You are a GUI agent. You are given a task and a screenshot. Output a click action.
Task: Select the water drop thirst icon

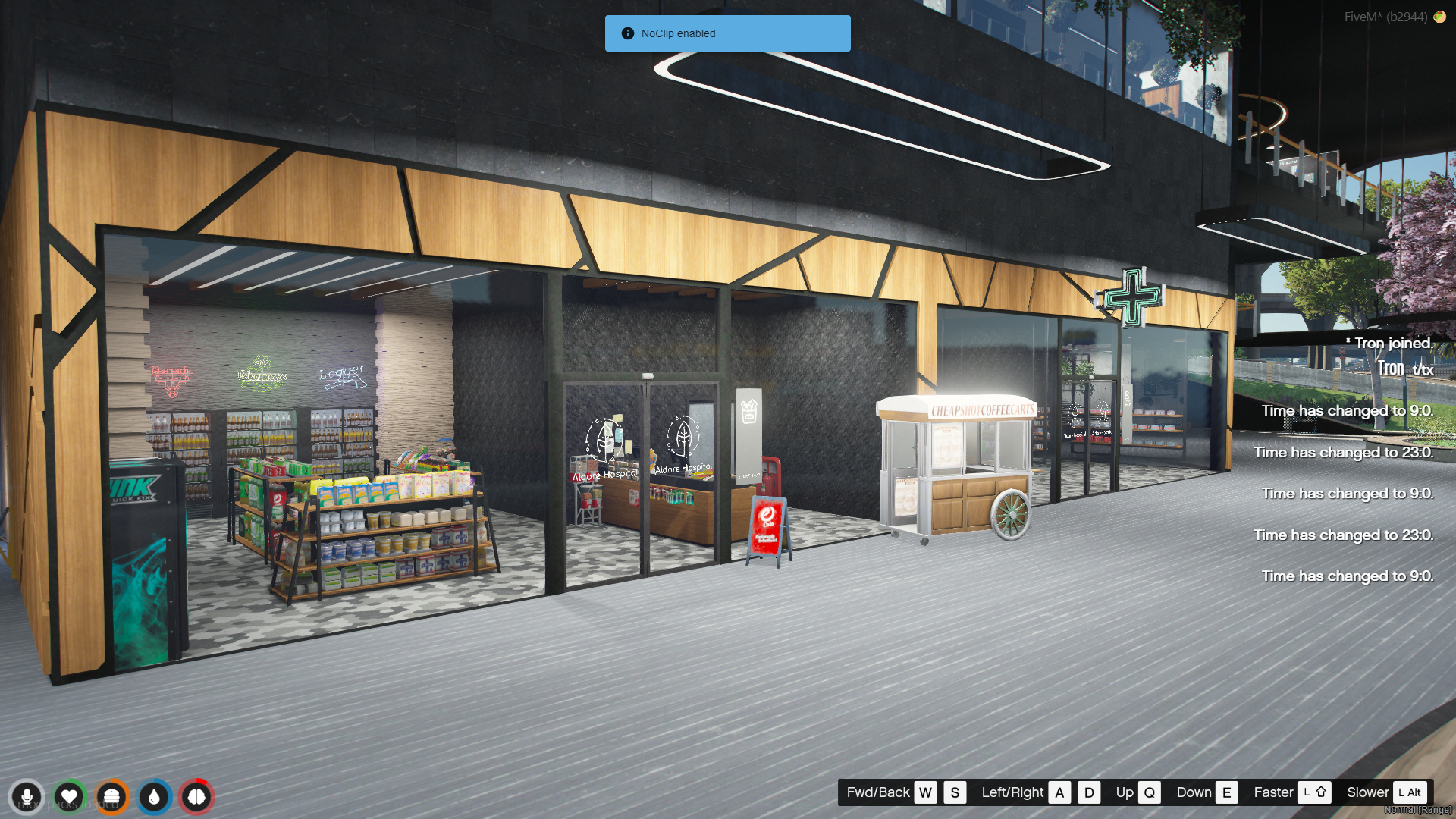(154, 797)
